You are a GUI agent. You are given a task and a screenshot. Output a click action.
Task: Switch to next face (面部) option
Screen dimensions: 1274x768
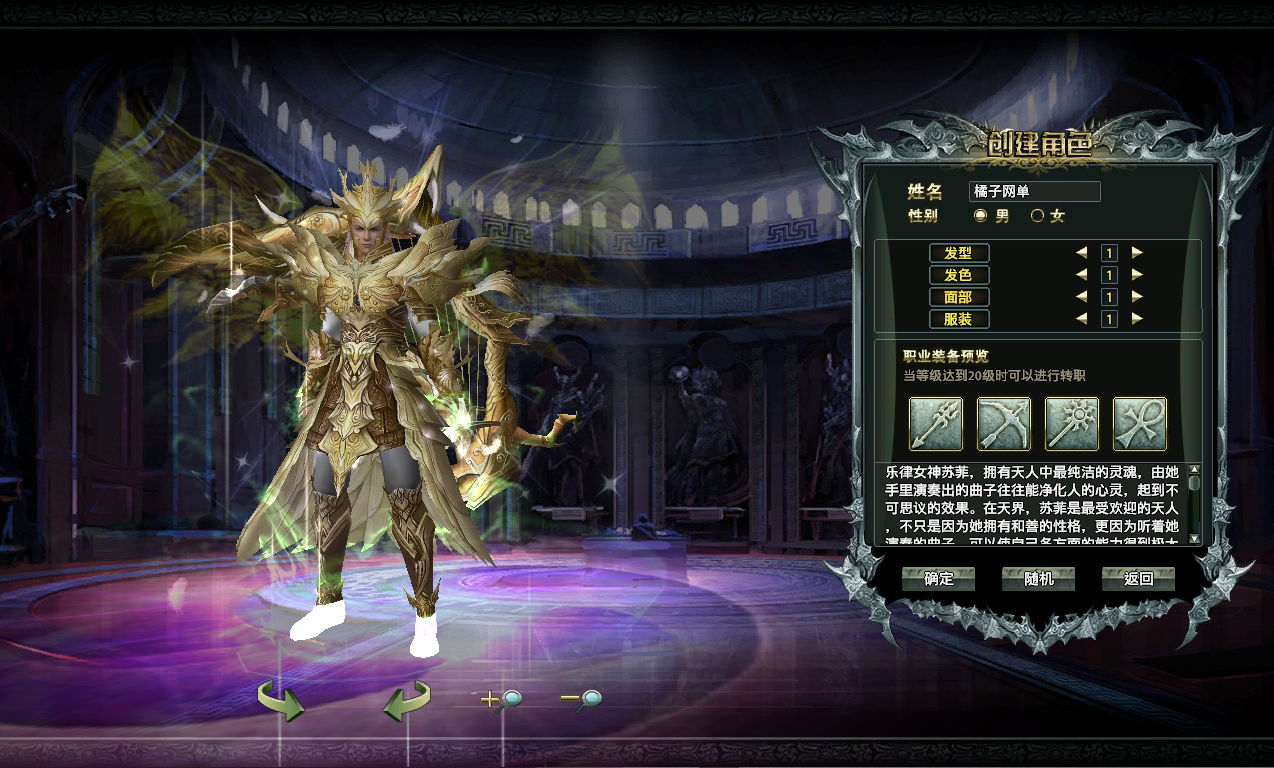1137,297
